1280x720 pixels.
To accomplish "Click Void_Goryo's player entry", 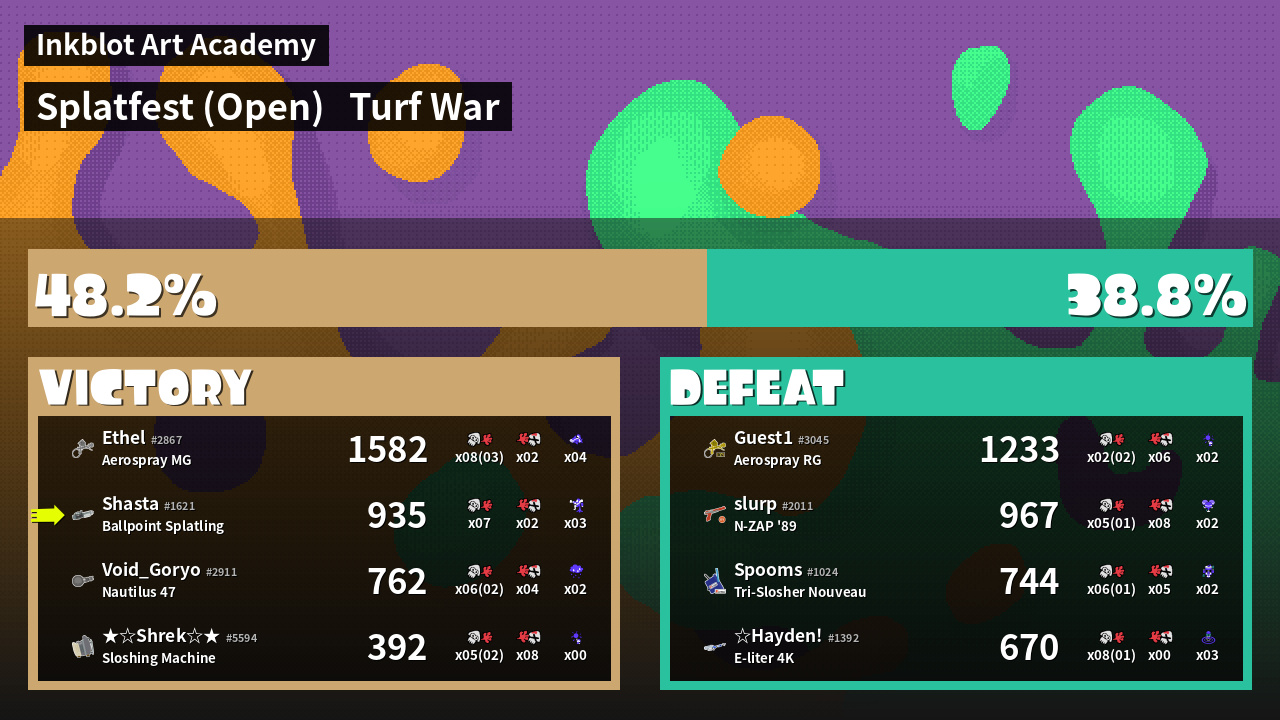I will tap(324, 581).
